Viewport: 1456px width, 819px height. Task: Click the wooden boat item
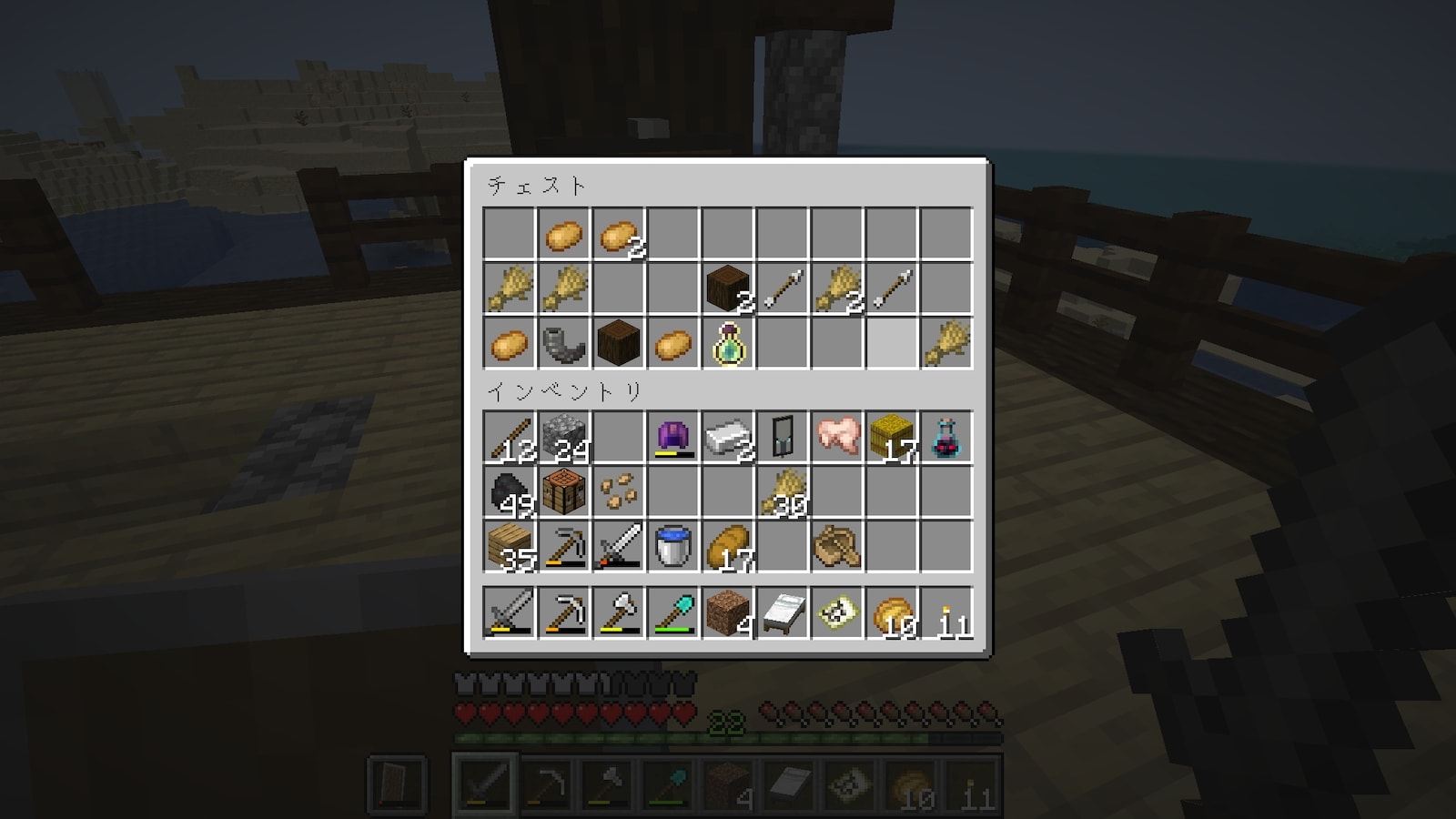click(836, 546)
